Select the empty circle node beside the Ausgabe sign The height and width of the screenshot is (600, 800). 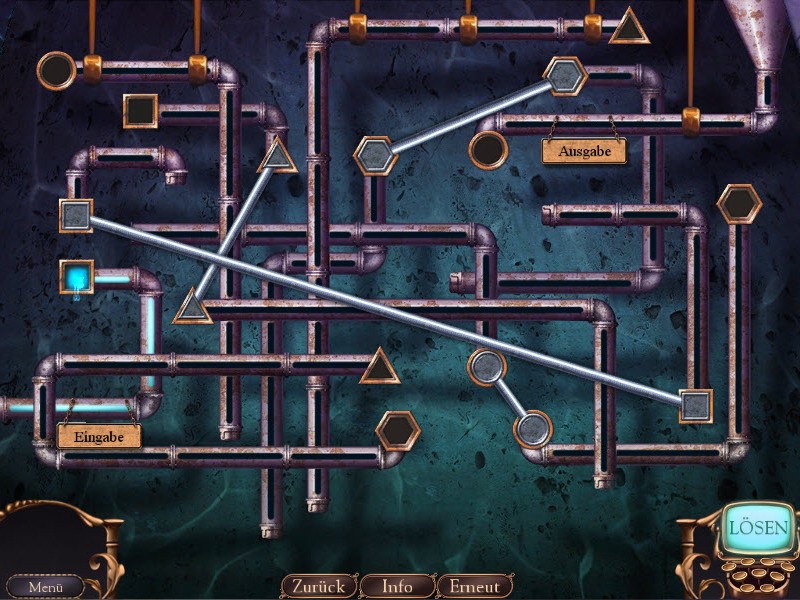click(x=488, y=151)
